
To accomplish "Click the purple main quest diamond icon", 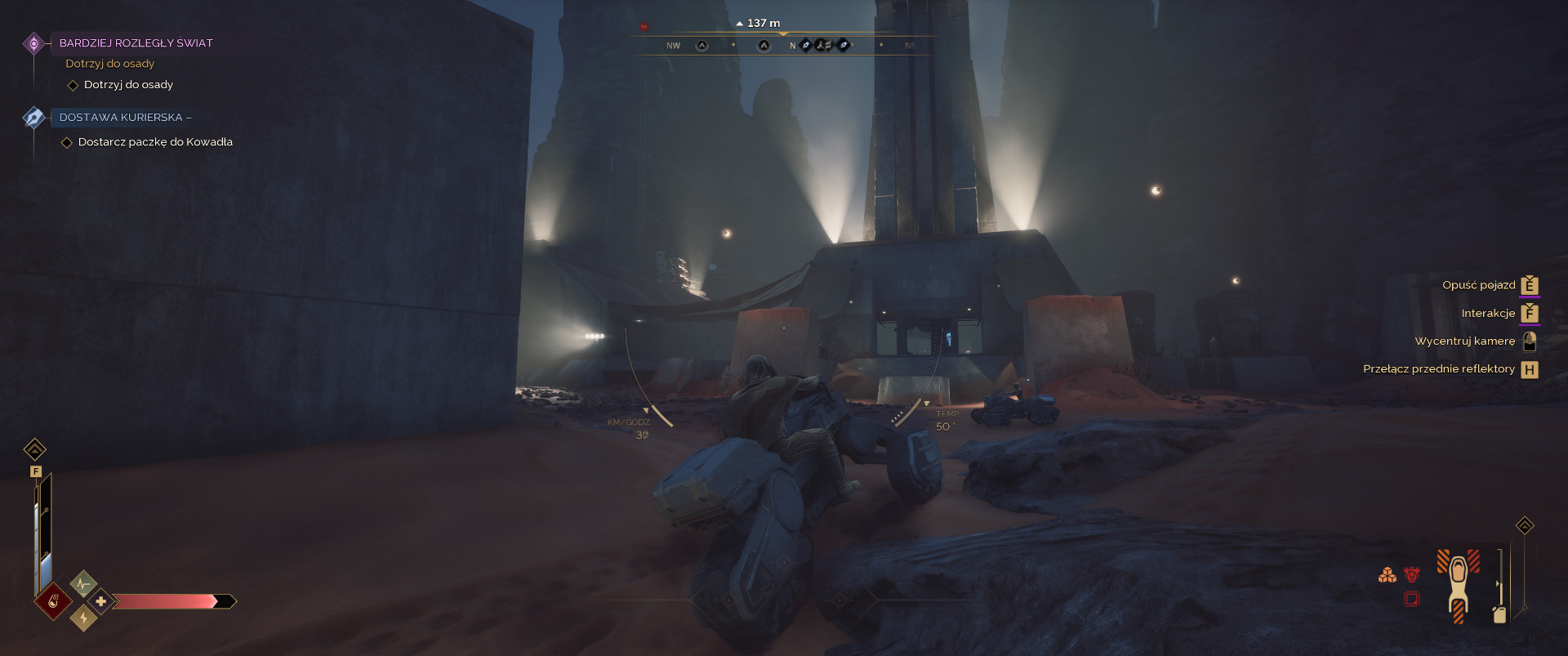I will click(33, 43).
